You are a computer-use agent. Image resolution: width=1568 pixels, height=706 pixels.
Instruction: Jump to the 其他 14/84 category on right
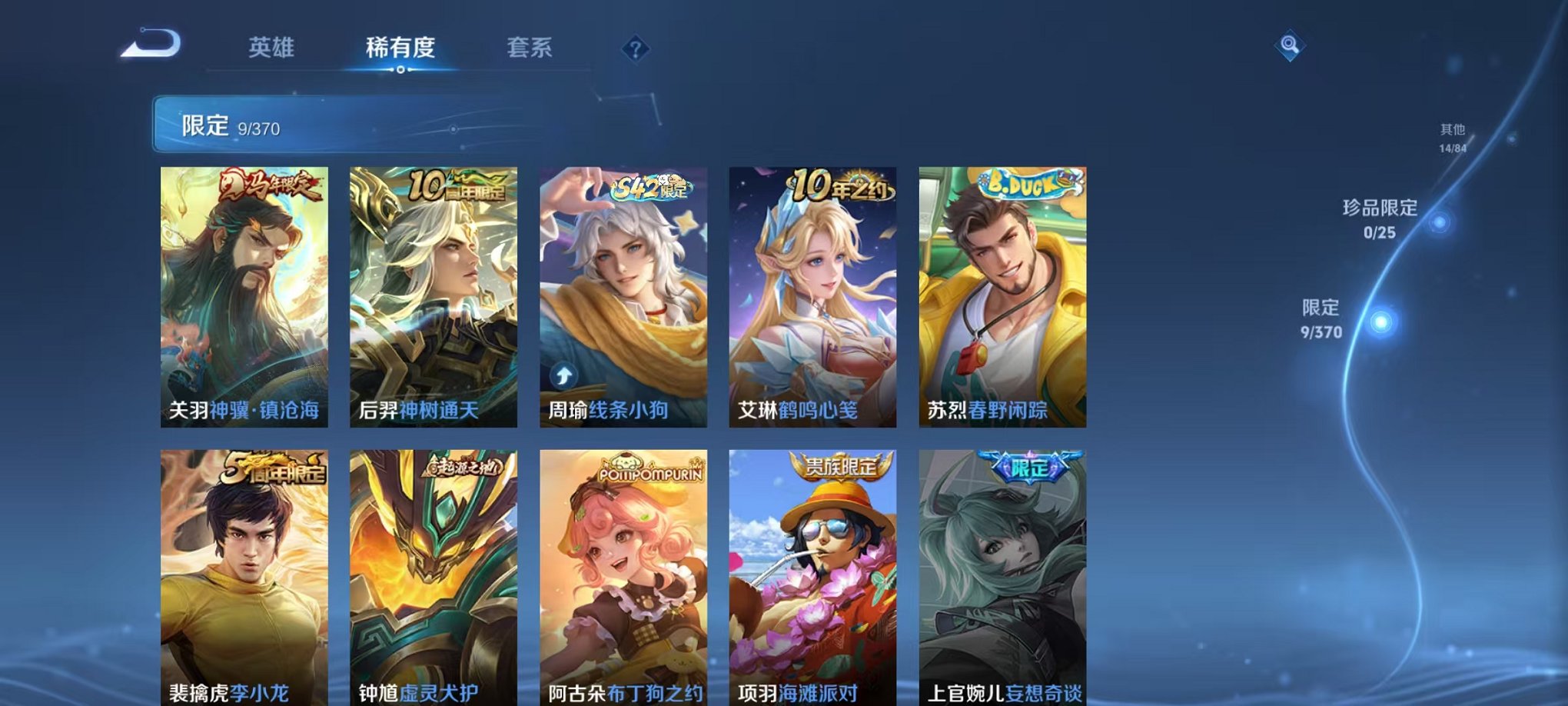tap(1452, 138)
